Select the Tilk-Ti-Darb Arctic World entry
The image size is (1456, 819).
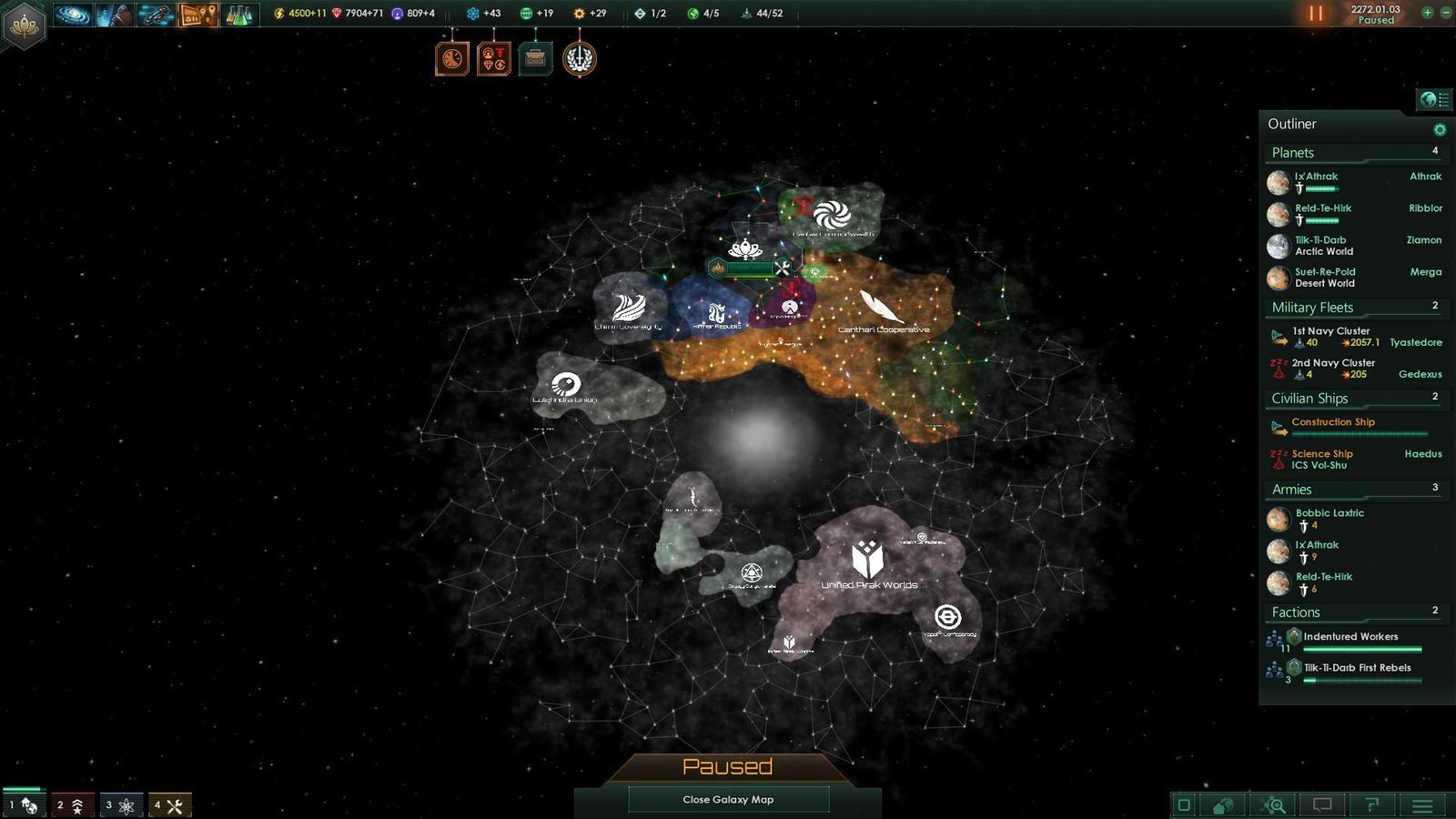(x=1322, y=246)
